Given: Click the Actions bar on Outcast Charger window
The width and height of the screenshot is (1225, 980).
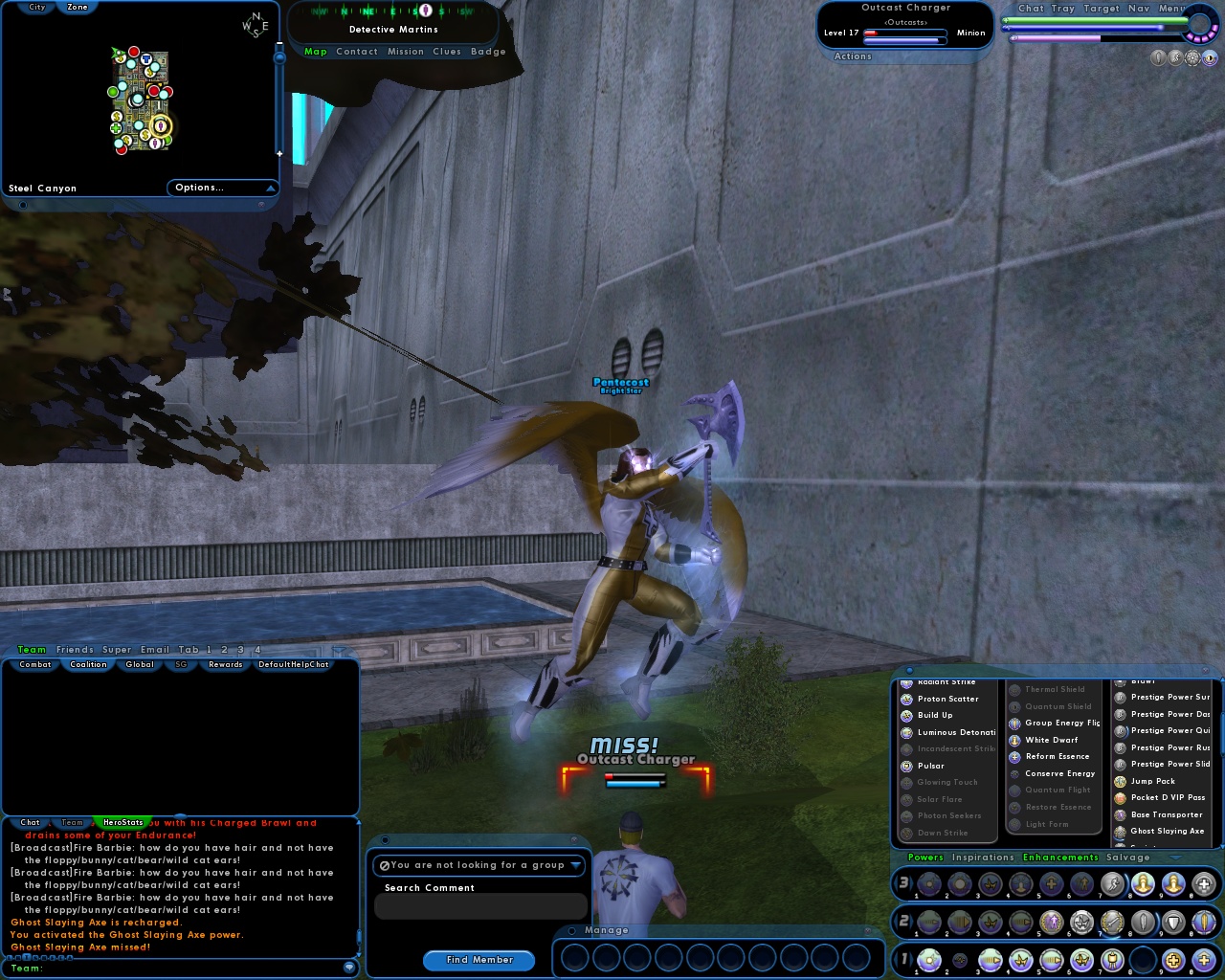Looking at the screenshot, I should 852,56.
